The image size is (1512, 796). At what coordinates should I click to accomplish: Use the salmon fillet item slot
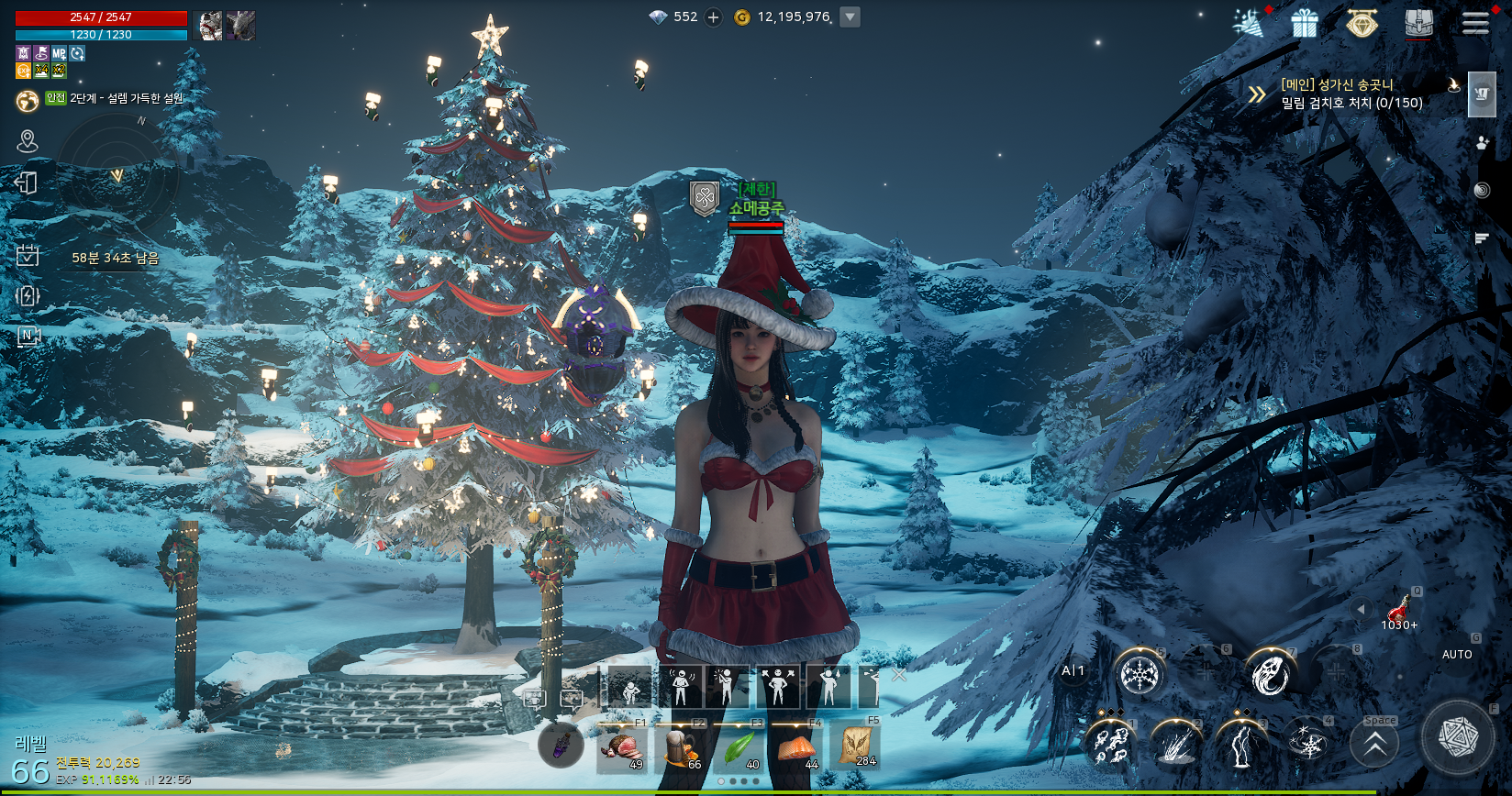(796, 747)
